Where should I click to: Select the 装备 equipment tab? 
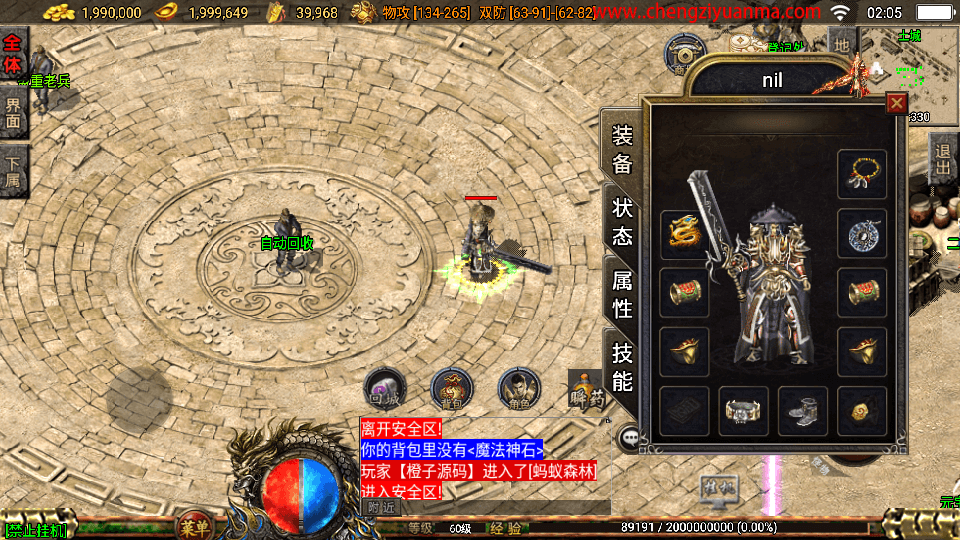[x=622, y=149]
